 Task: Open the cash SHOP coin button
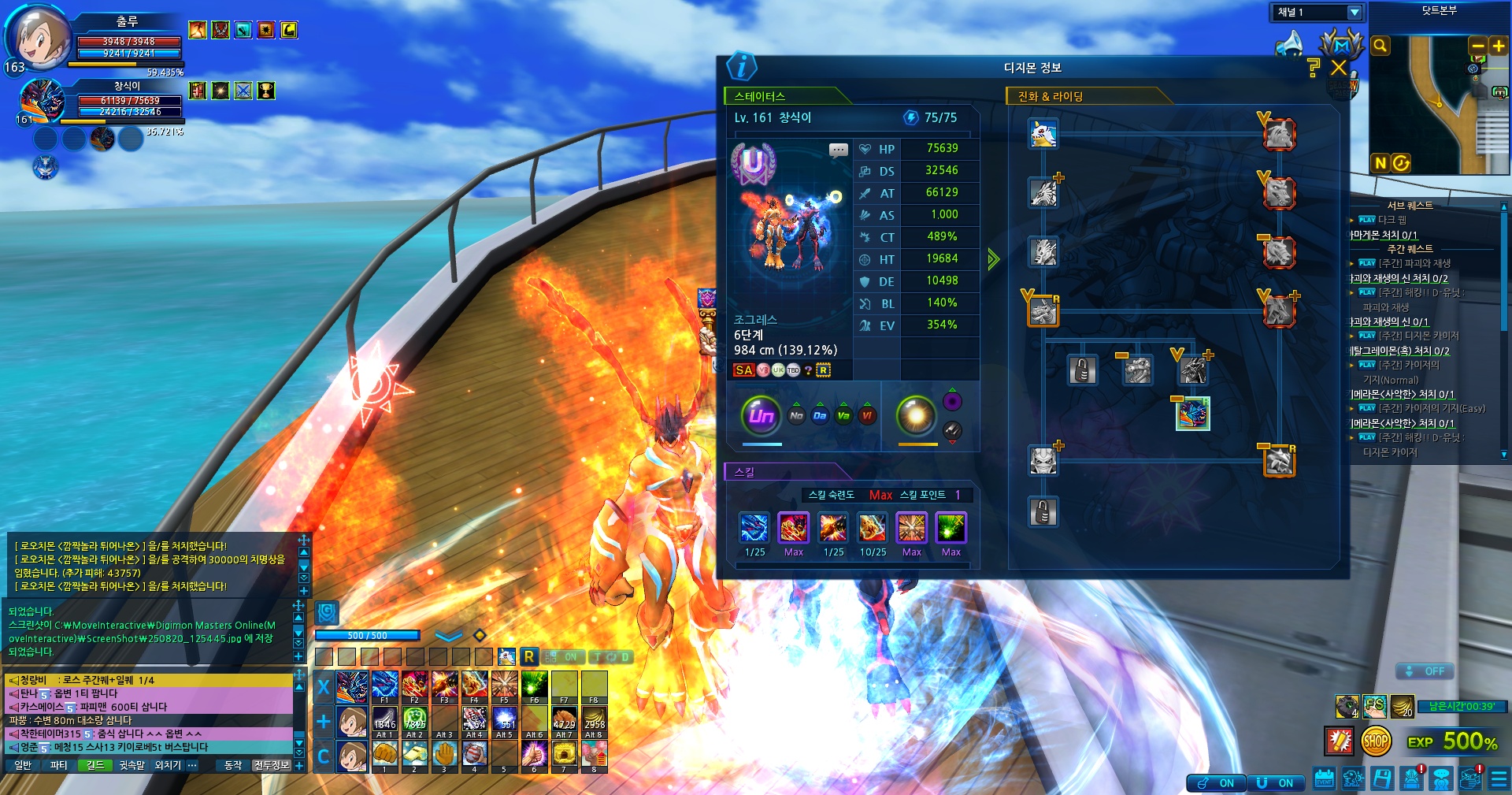(x=1375, y=741)
